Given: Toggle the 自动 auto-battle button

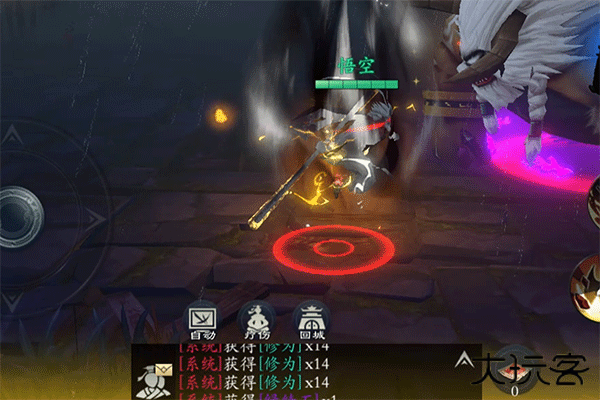Looking at the screenshot, I should point(203,318).
